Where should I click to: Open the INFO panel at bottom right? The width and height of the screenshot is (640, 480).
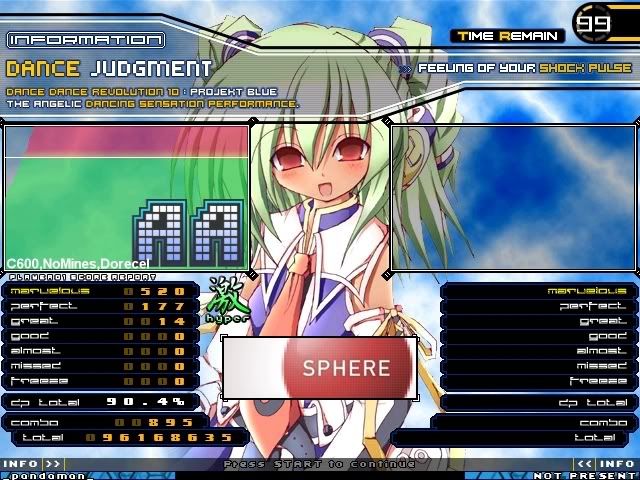[x=606, y=464]
